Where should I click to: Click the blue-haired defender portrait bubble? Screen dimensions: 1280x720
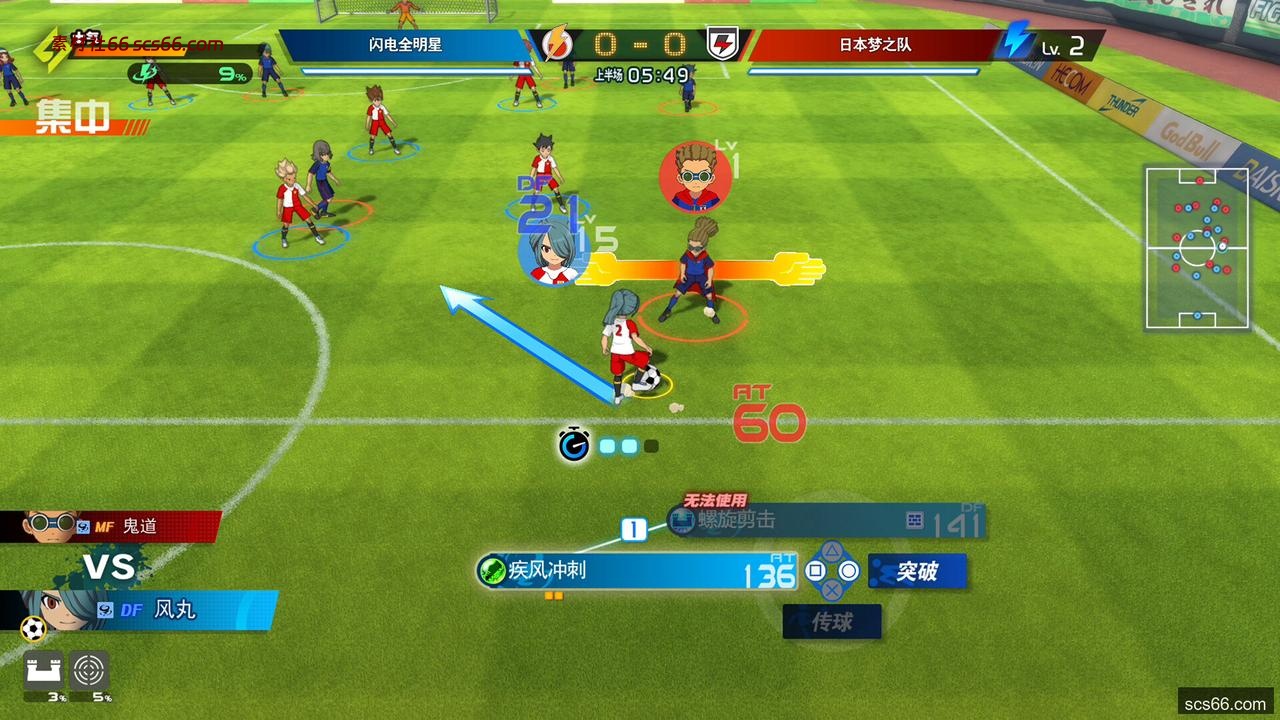pos(549,253)
